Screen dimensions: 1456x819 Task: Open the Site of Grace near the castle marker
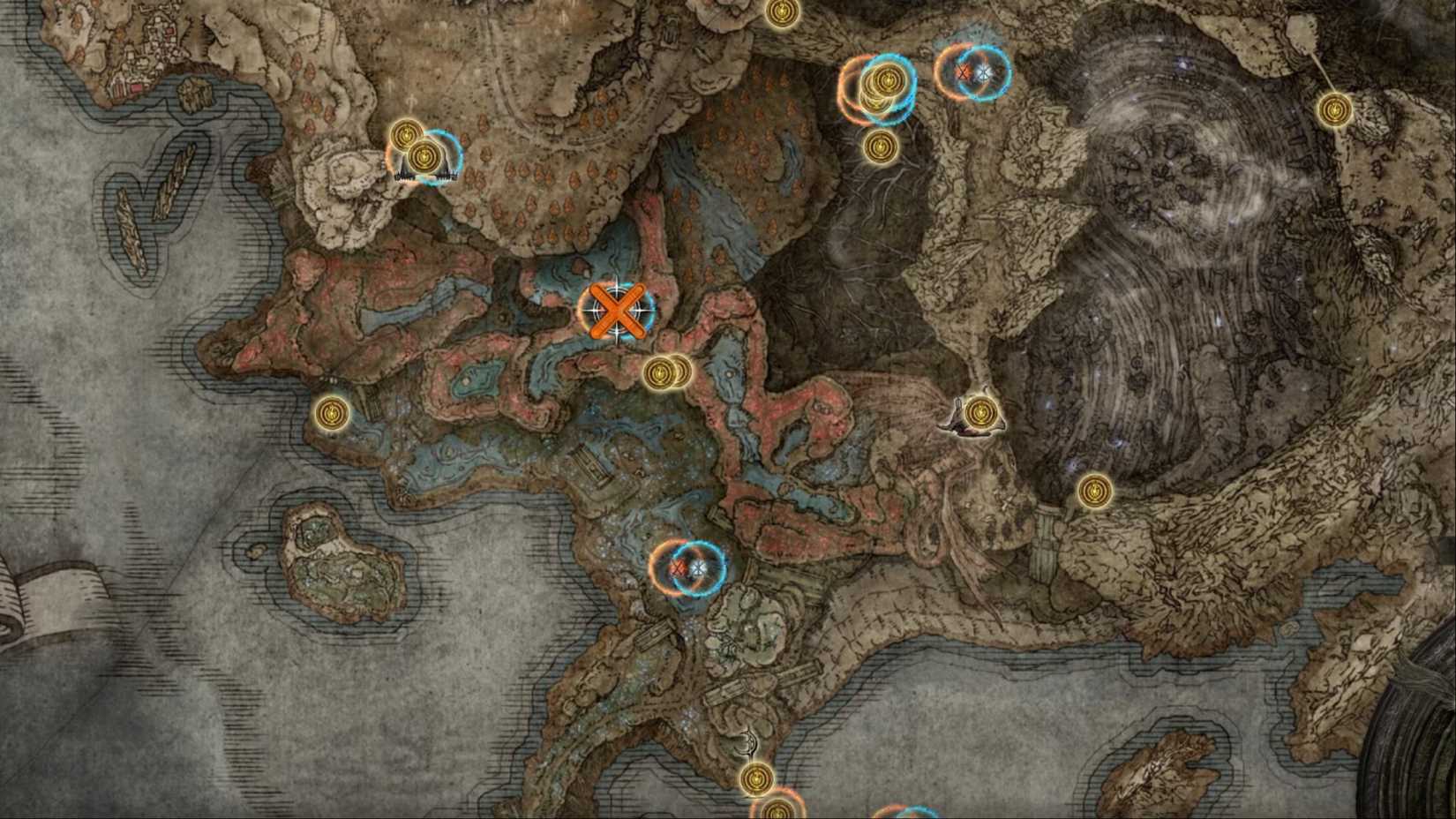[424, 157]
